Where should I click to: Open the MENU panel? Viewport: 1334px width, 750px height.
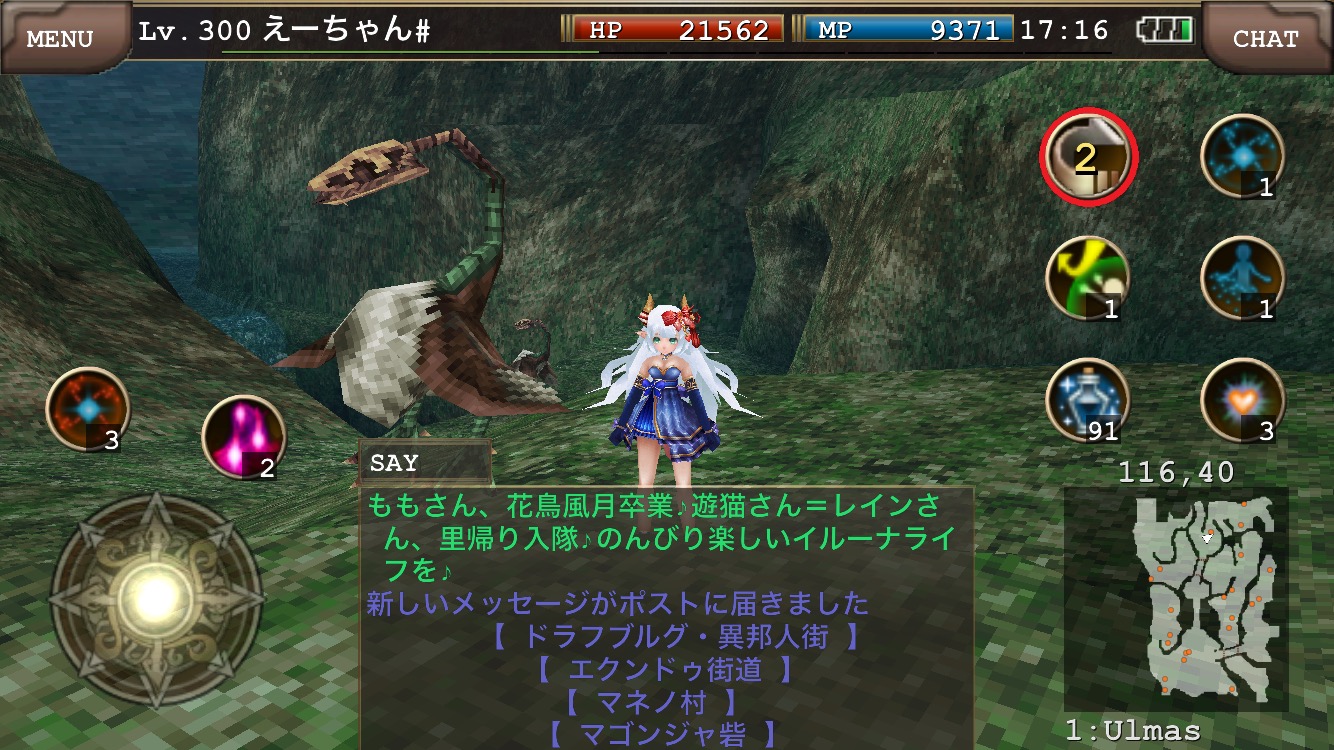click(x=60, y=35)
